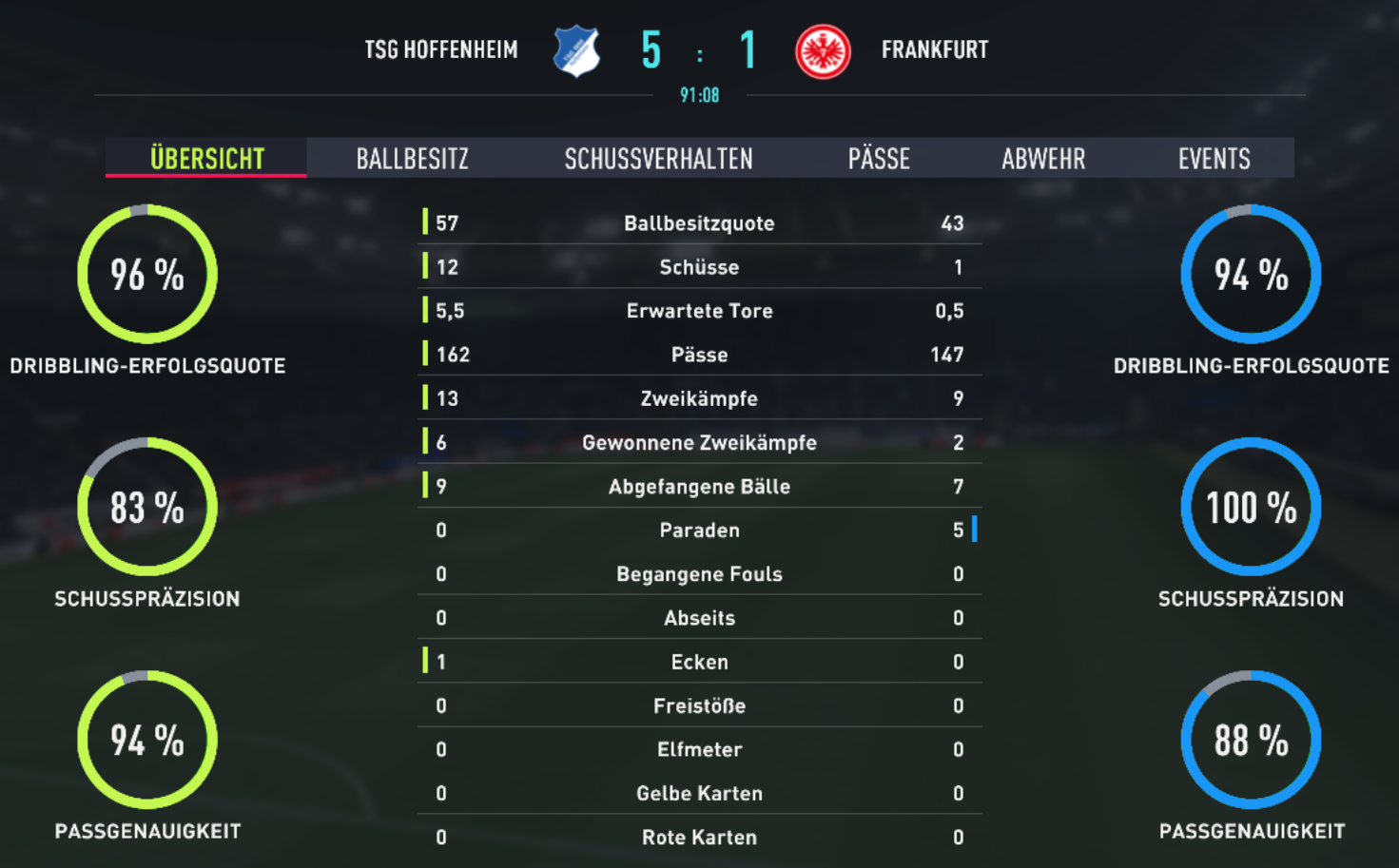Open the Events tab
This screenshot has height=868, width=1399.
pos(1214,158)
